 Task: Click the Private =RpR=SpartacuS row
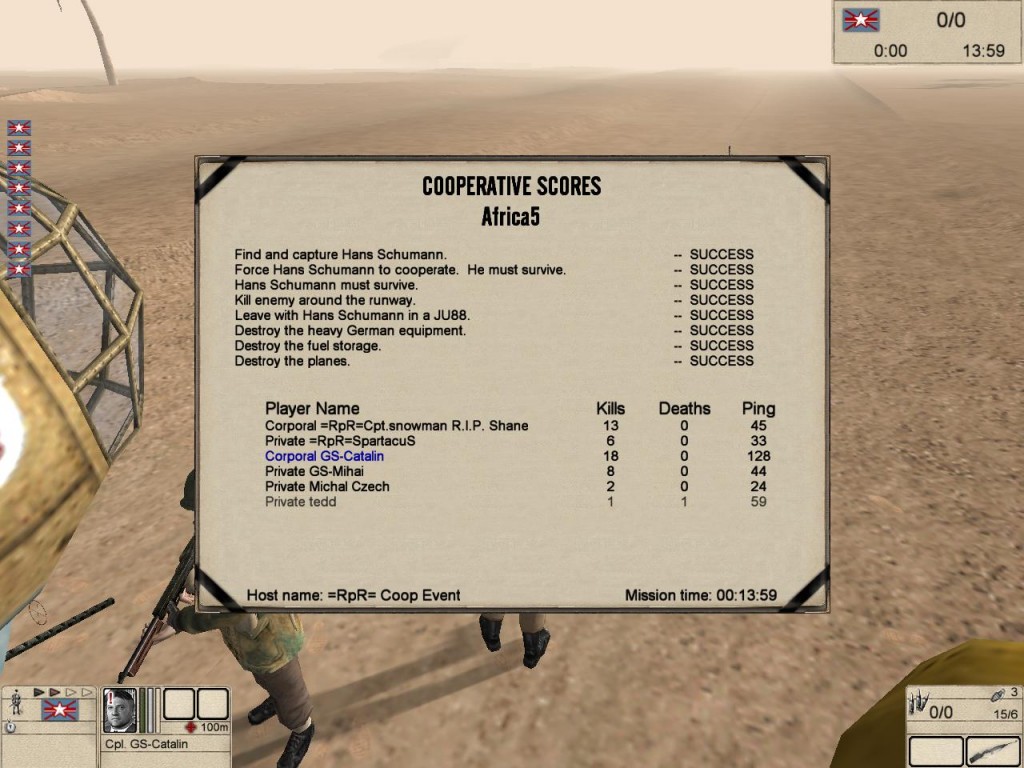point(340,441)
